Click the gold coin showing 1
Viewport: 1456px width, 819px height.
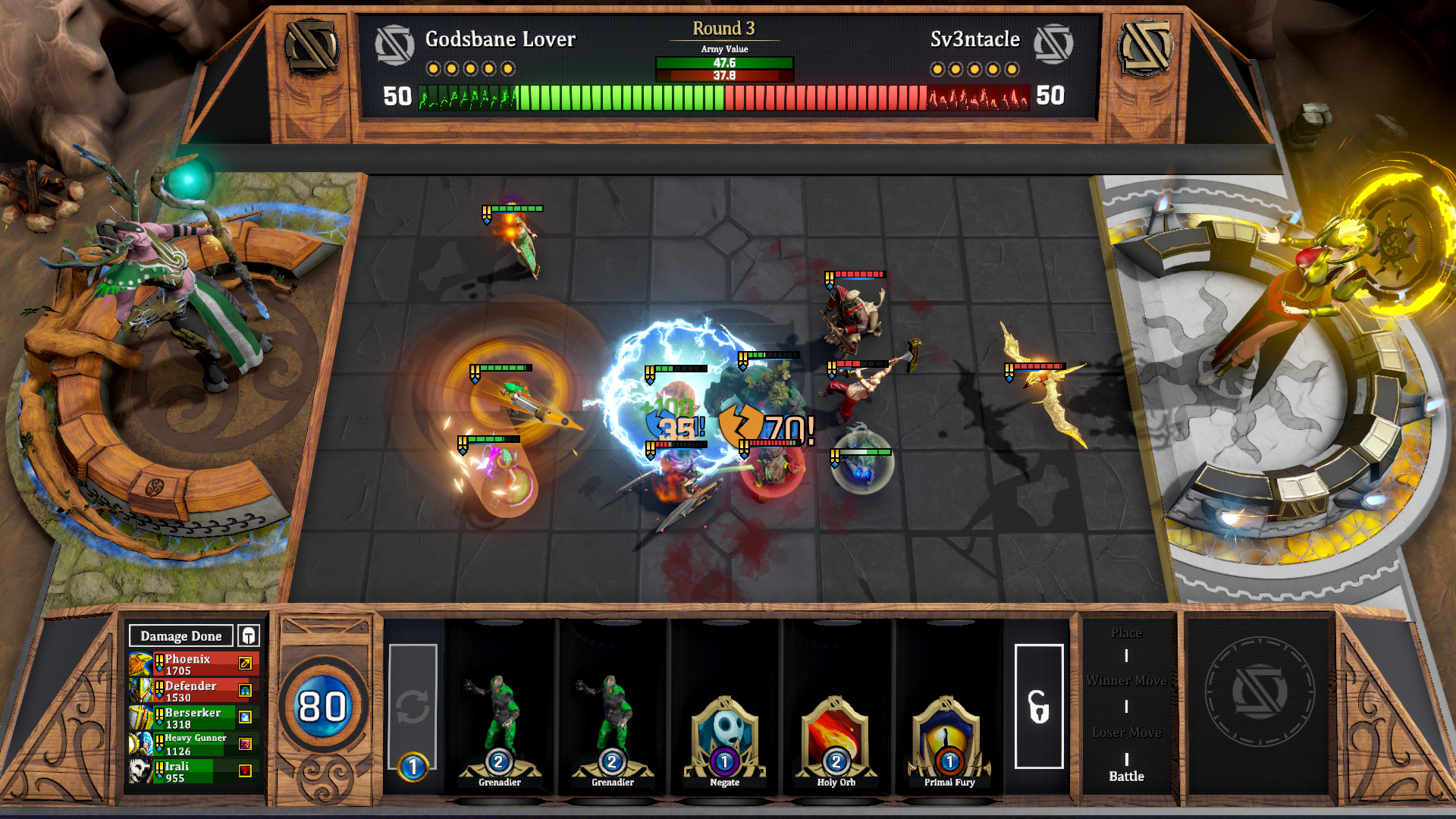[x=412, y=767]
